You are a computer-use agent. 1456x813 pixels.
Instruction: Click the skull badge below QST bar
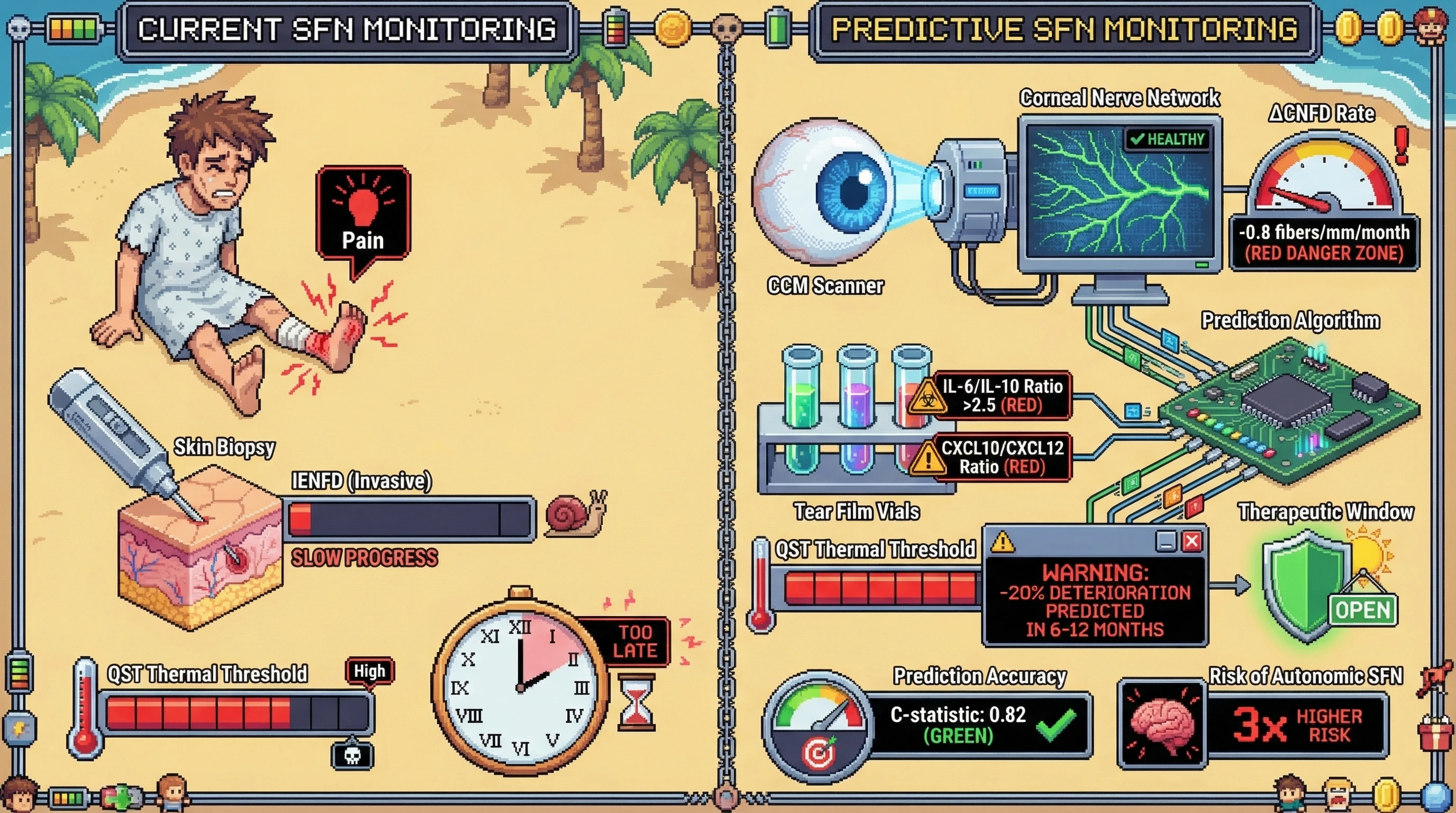352,755
